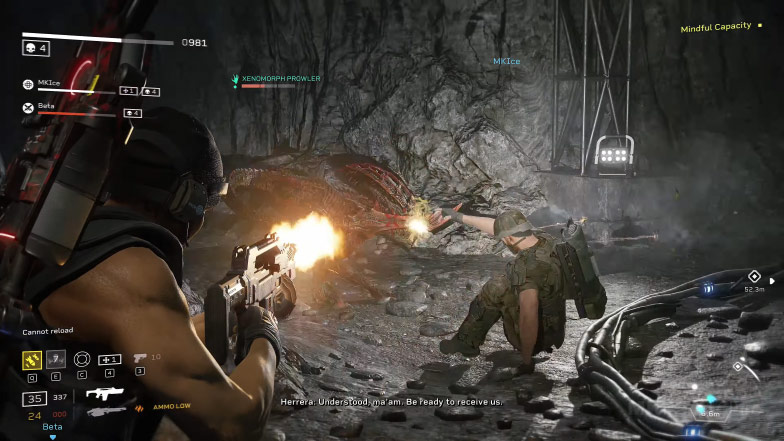Screen dimensions: 784x441
Task: Click the skull kill counter icon
Action: click(30, 47)
